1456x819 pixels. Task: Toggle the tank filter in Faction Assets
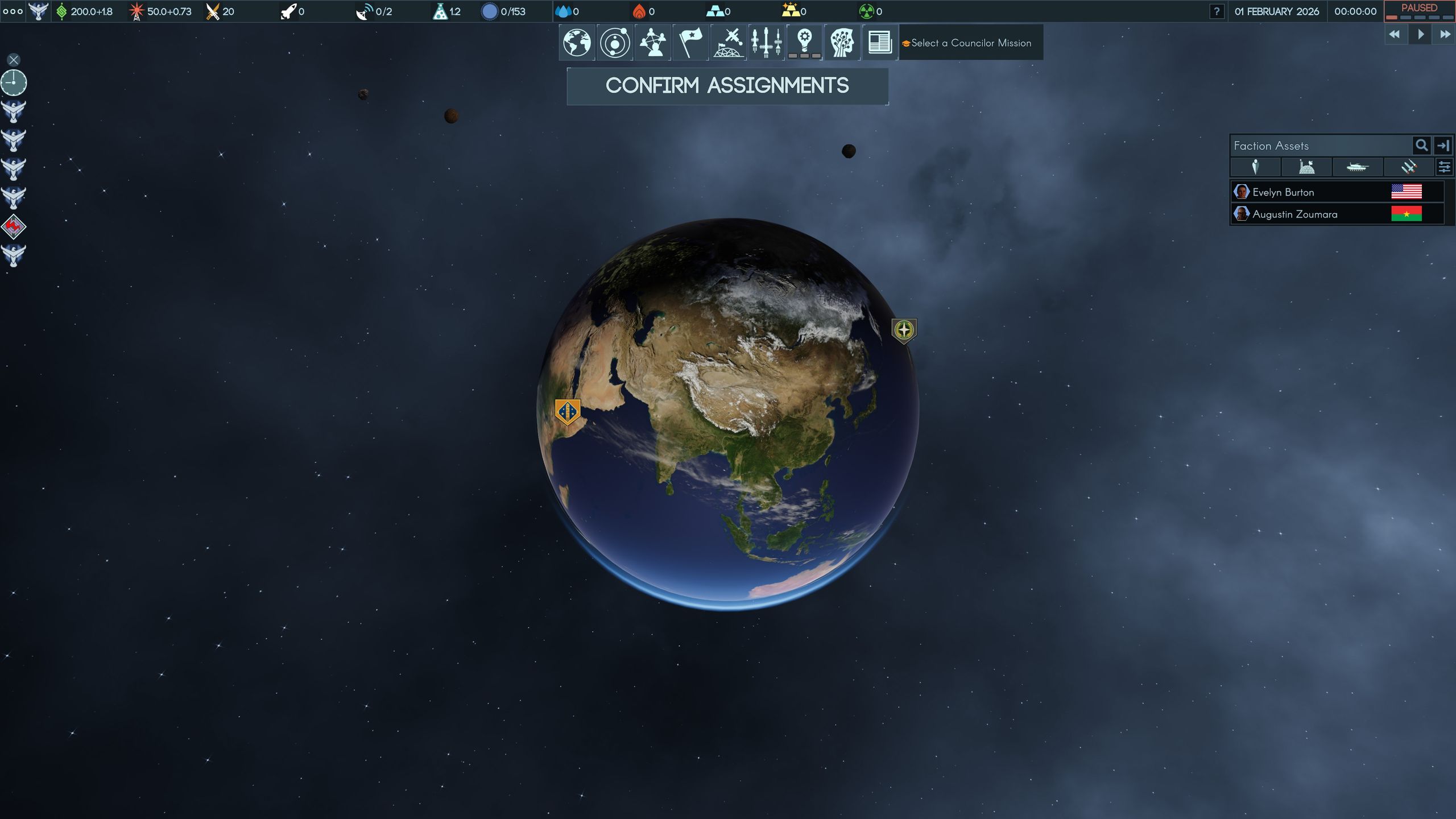tap(1358, 167)
